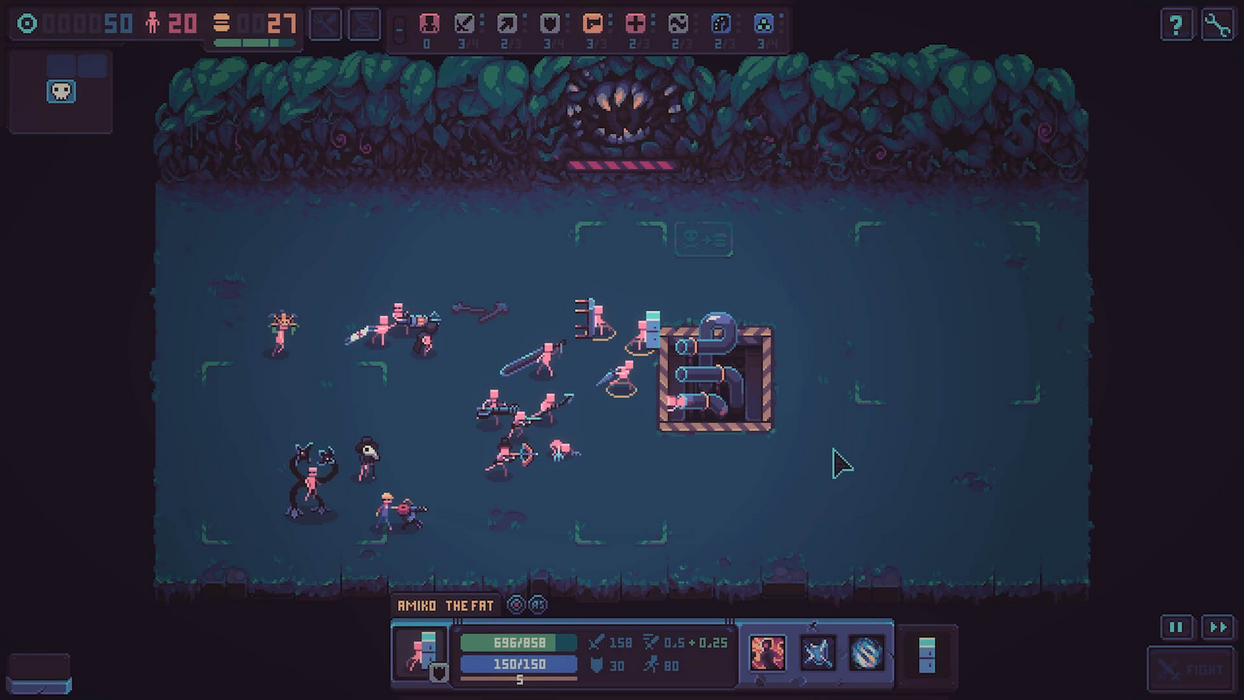This screenshot has width=1244, height=700.
Task: Select the blue three-circles trait icon
Action: pos(763,24)
